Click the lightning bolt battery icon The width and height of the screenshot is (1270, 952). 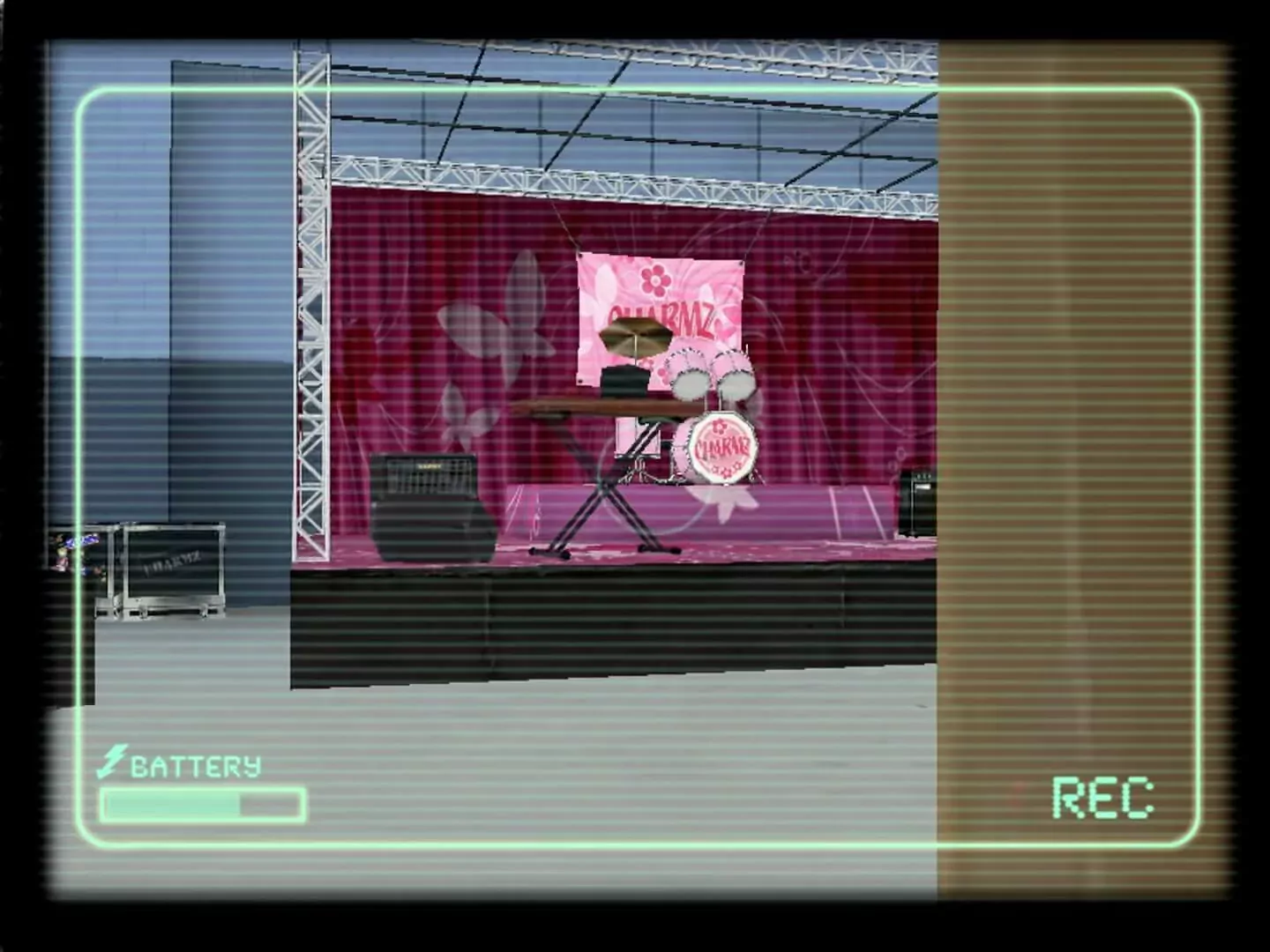pos(115,760)
